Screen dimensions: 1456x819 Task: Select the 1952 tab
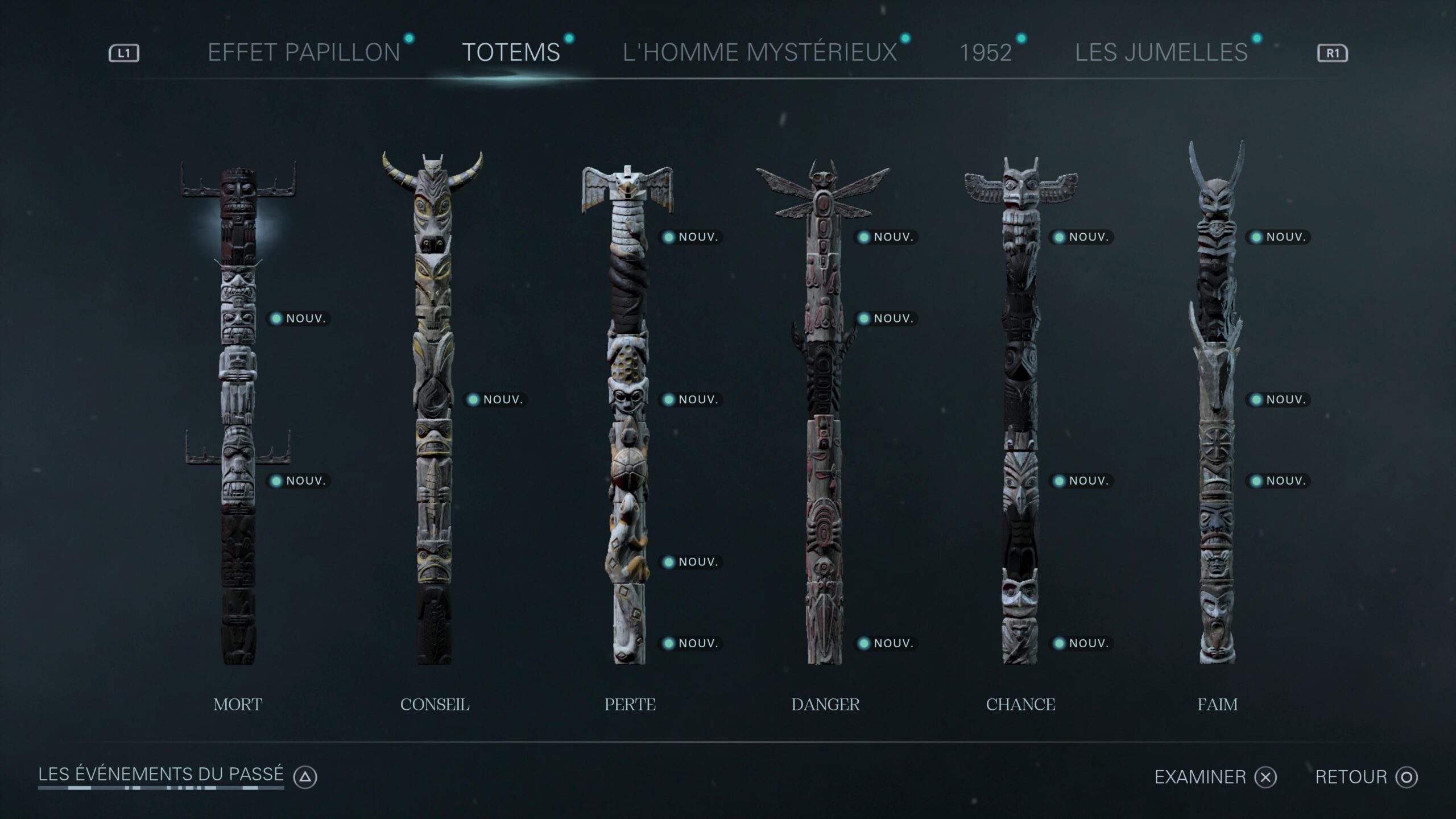pyautogui.click(x=986, y=51)
